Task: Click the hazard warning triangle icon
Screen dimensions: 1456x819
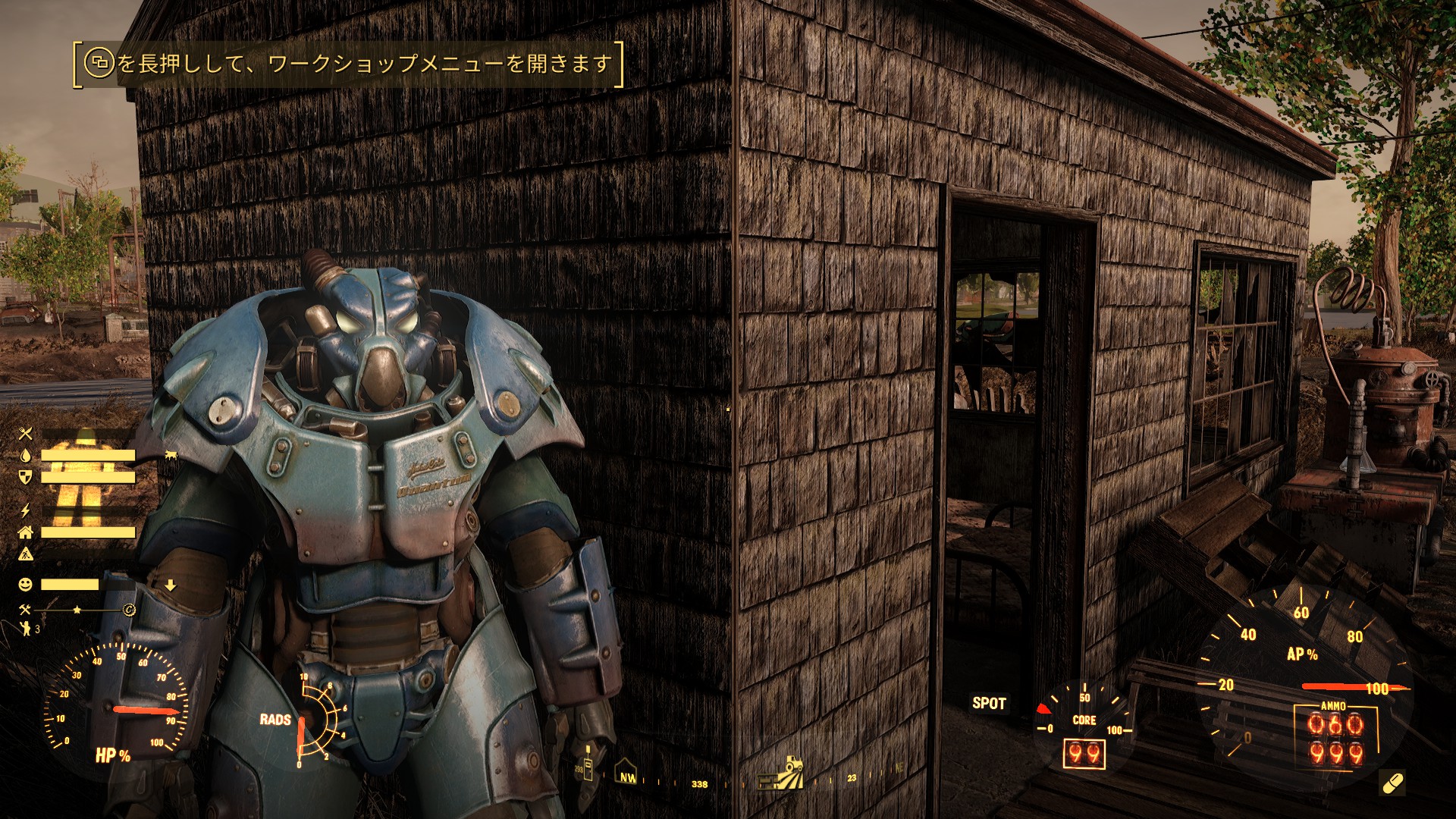Action: (x=27, y=554)
